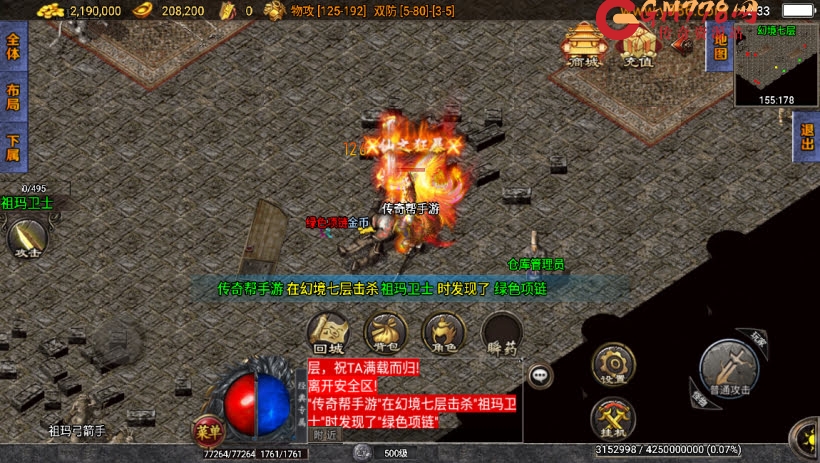Image resolution: width=820 pixels, height=463 pixels.
Task: Open the 背包 bag
Action: pos(384,333)
